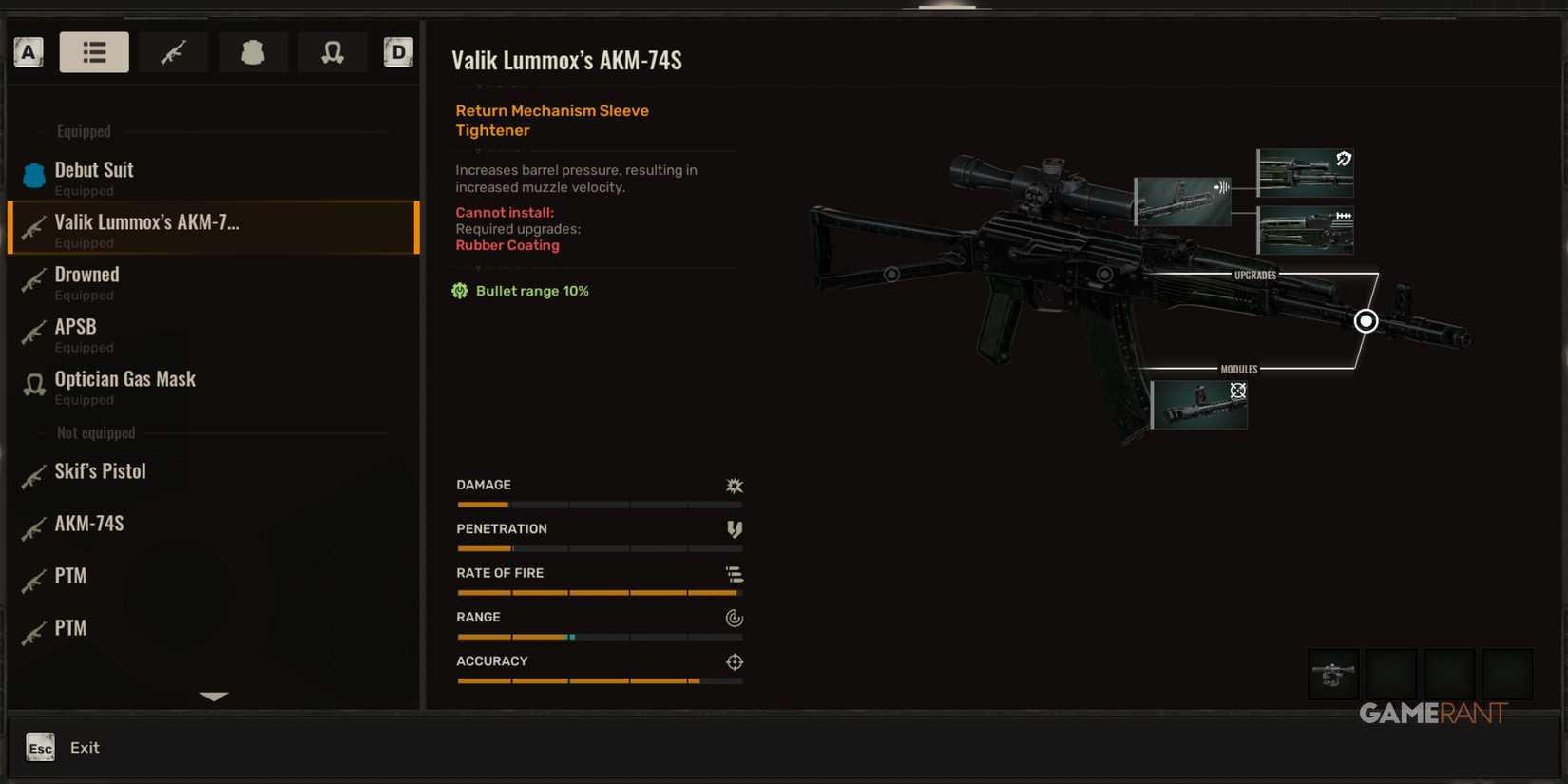Screen dimensions: 1568x784
Task: Click the RANGE stat bar
Action: tap(599, 637)
